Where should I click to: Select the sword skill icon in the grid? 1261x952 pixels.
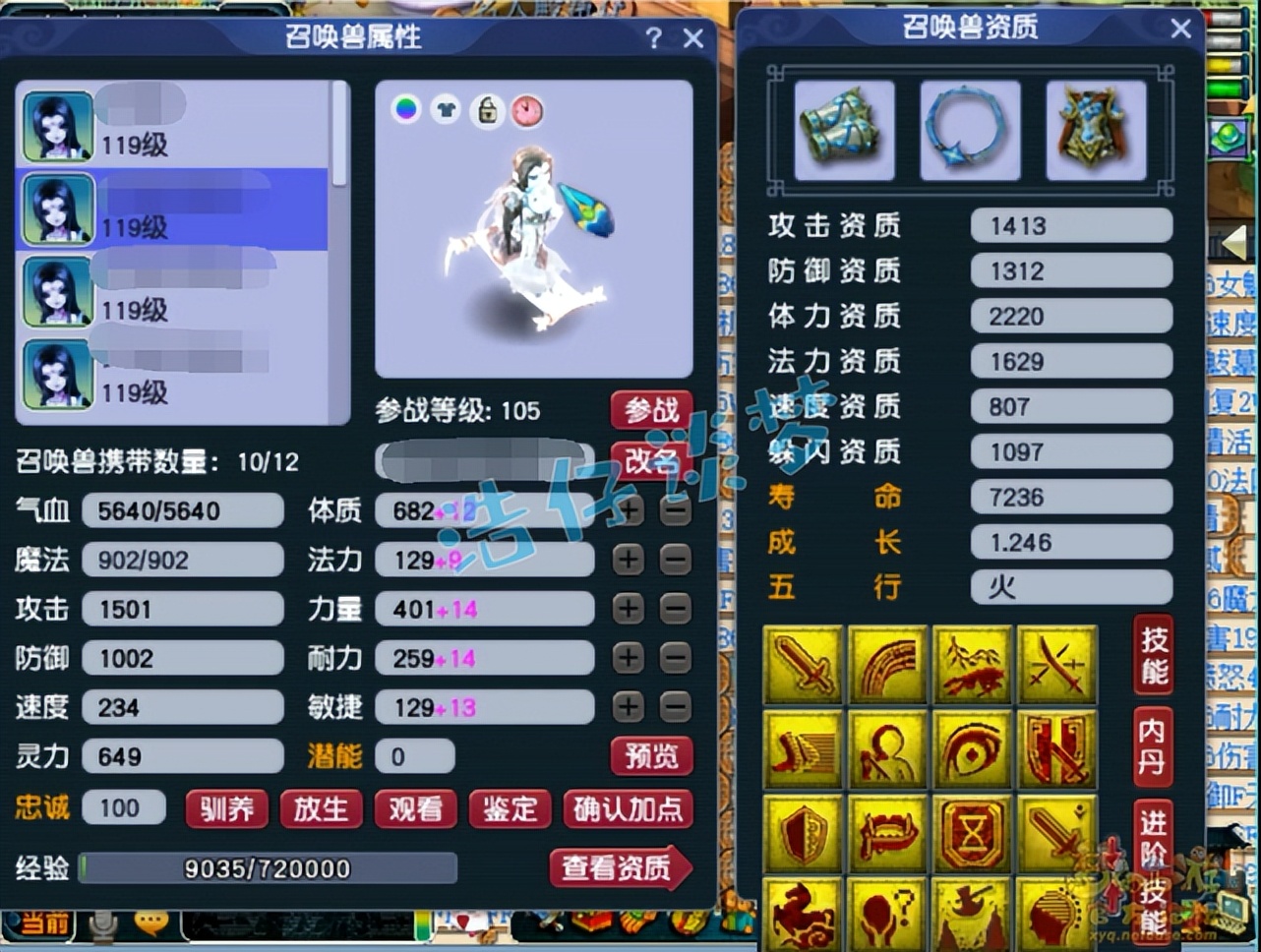coord(804,665)
